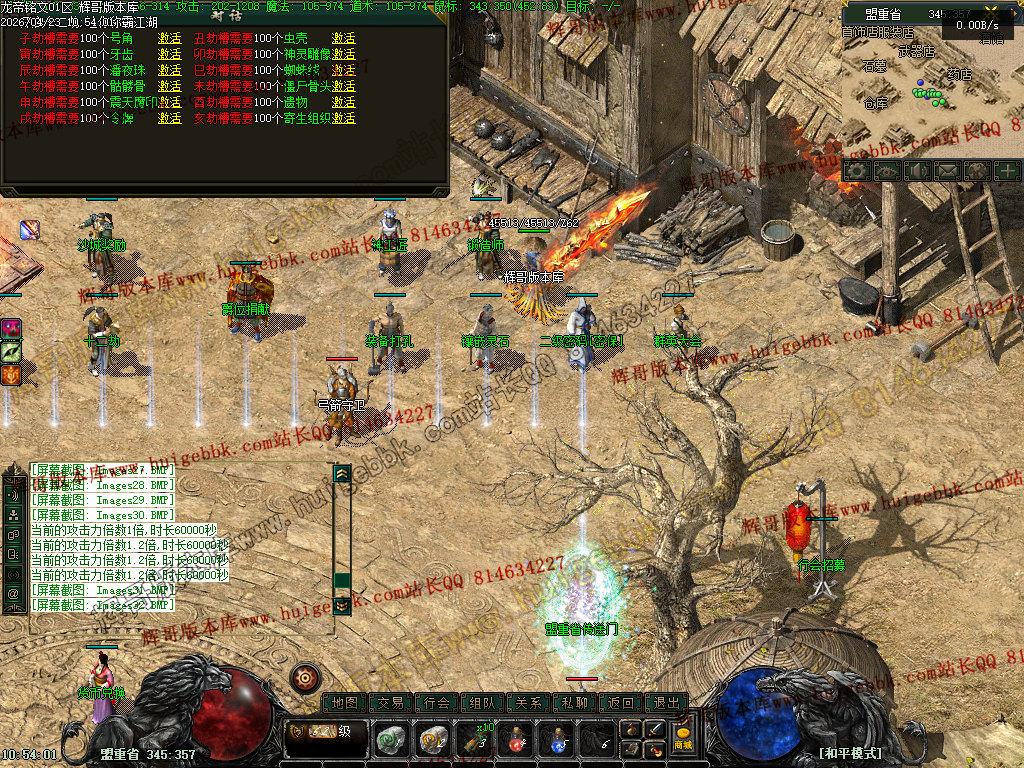The image size is (1024, 768).
Task: Open the 地图 map button
Action: (345, 703)
